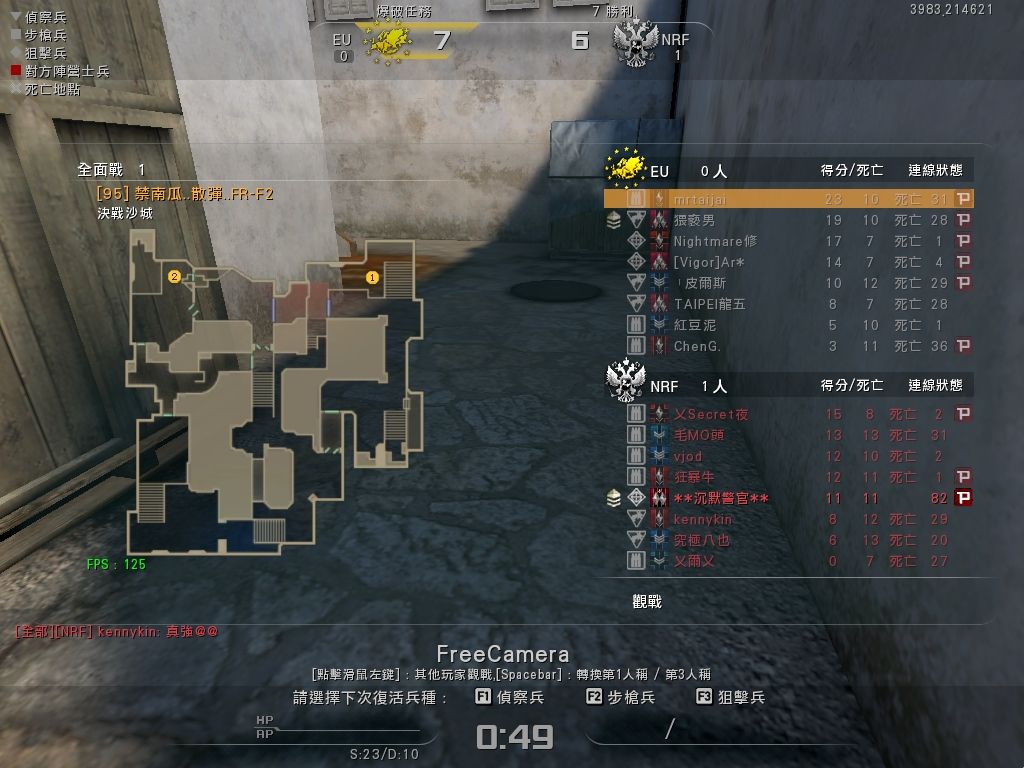Choose 步槍兵 as the next respawn class

621,697
